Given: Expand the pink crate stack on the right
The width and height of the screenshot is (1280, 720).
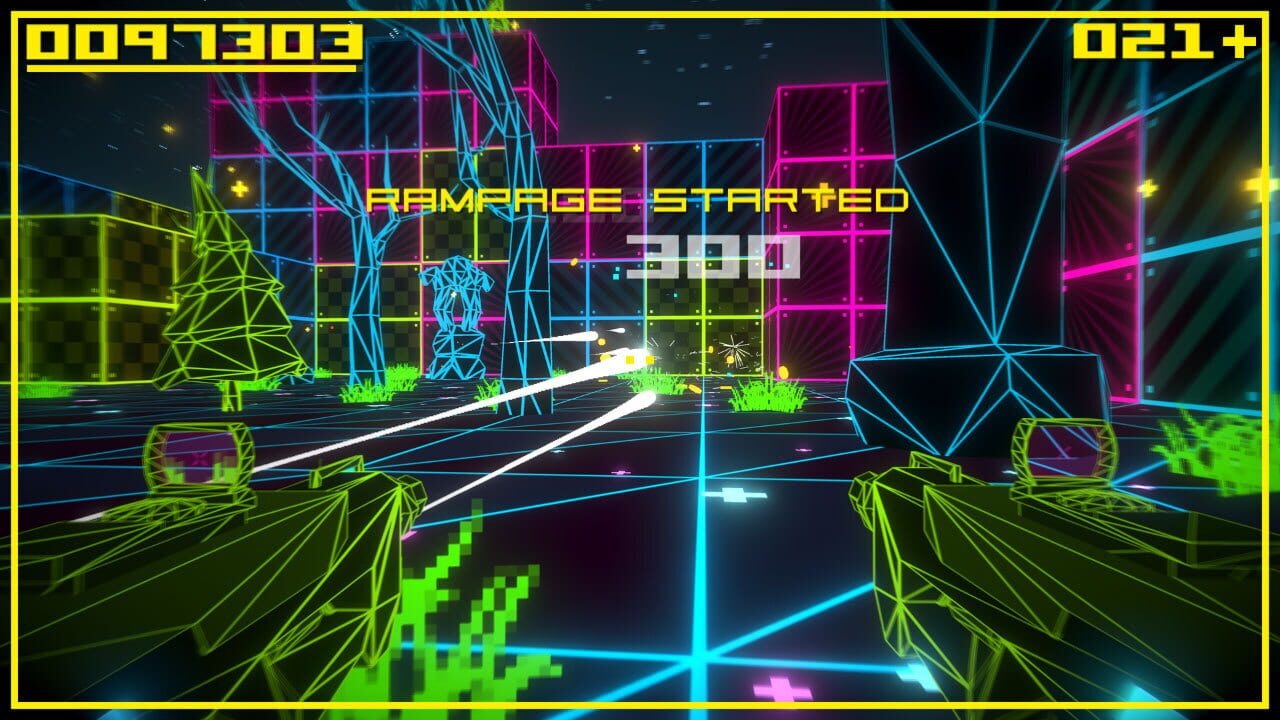Looking at the screenshot, I should [x=830, y=200].
